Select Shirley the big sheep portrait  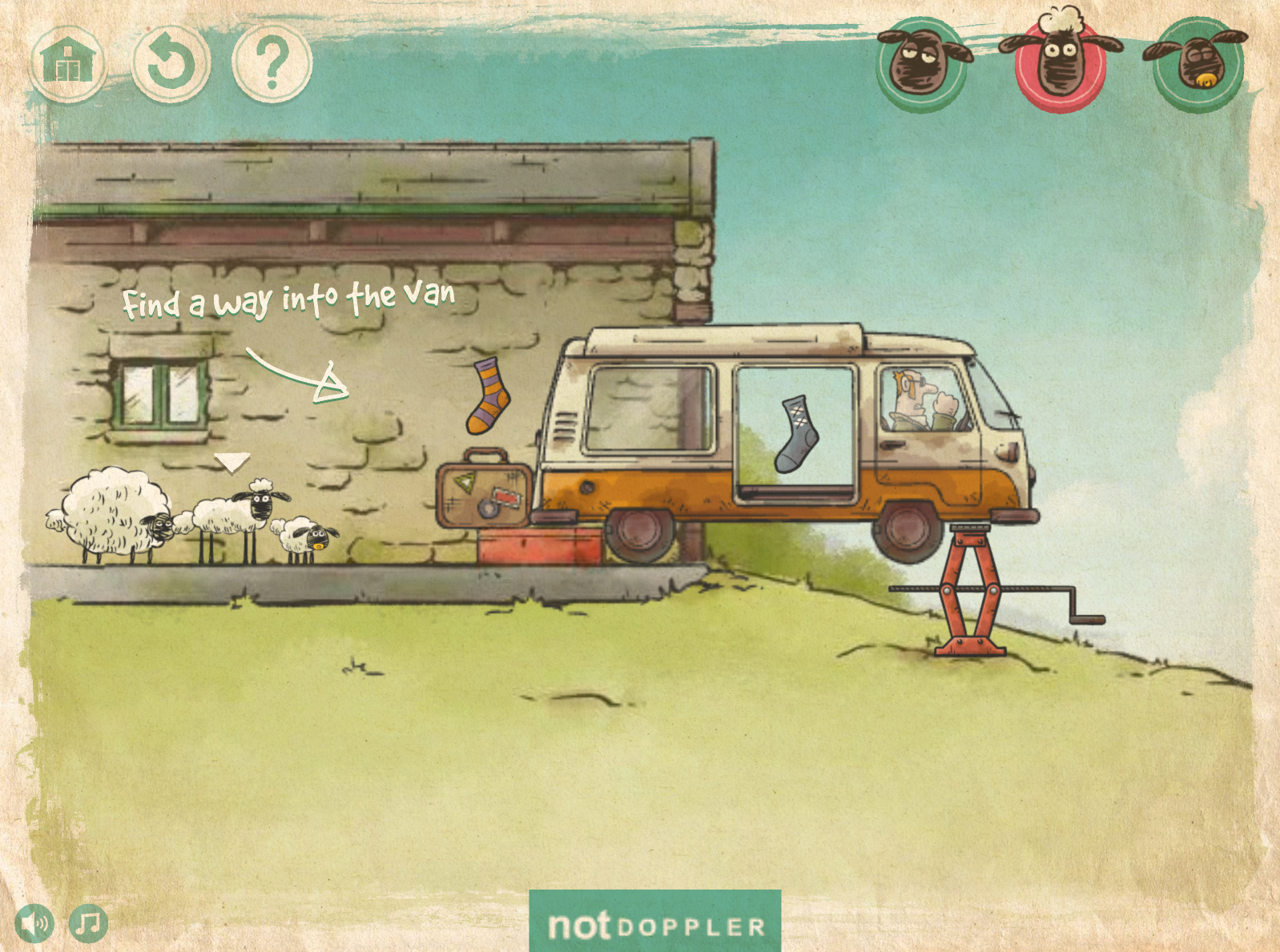pyautogui.click(x=922, y=64)
